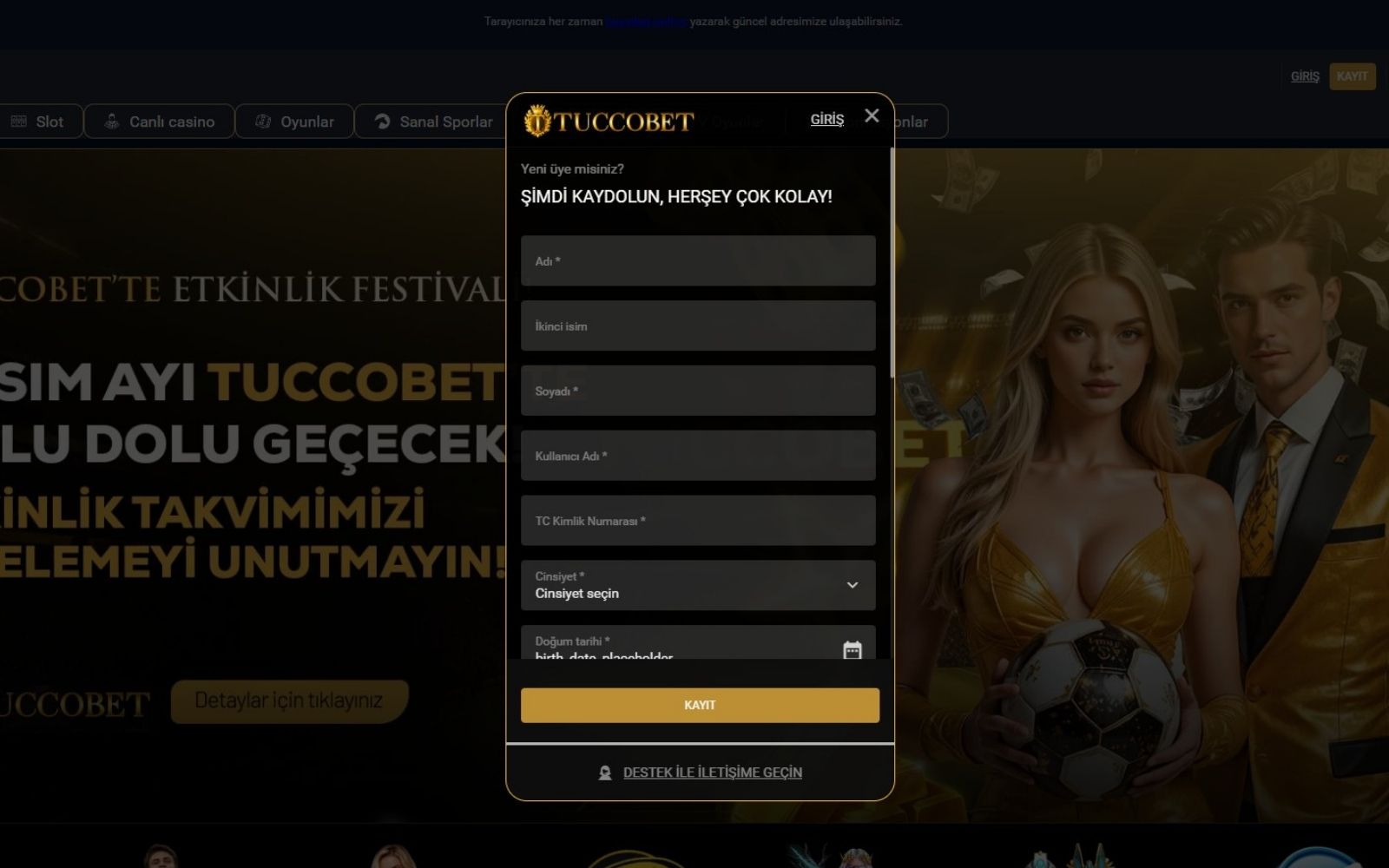Open the calendar icon beside Doğum tarihi
Viewport: 1389px width, 868px height.
tap(854, 648)
